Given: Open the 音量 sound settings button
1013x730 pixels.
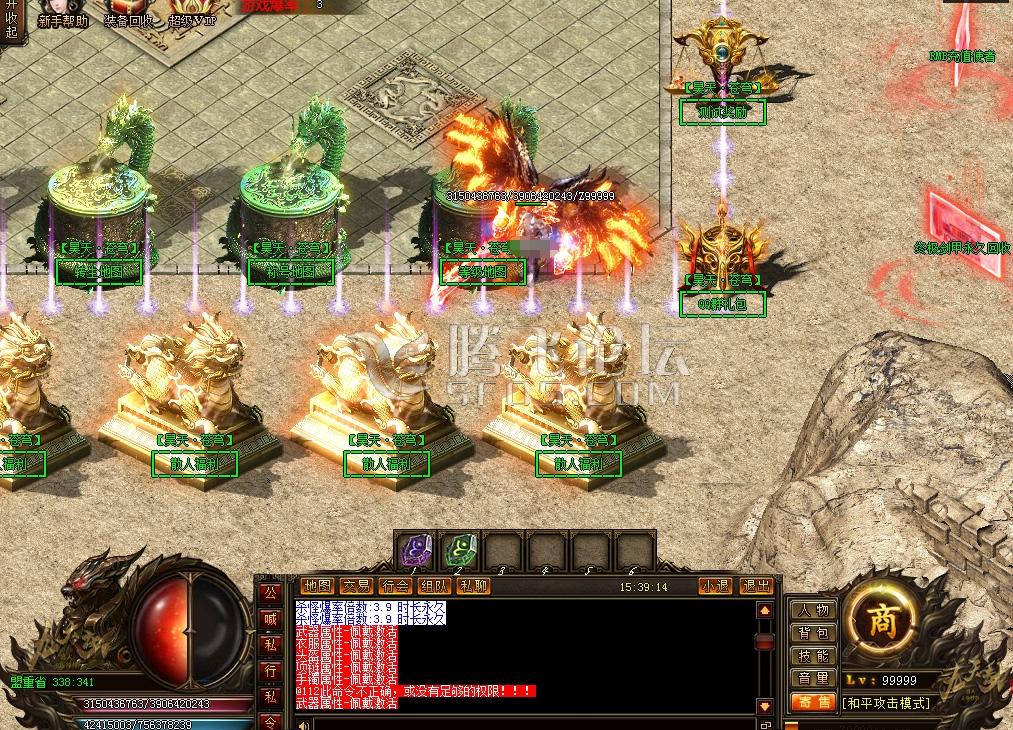Looking at the screenshot, I should [813, 679].
